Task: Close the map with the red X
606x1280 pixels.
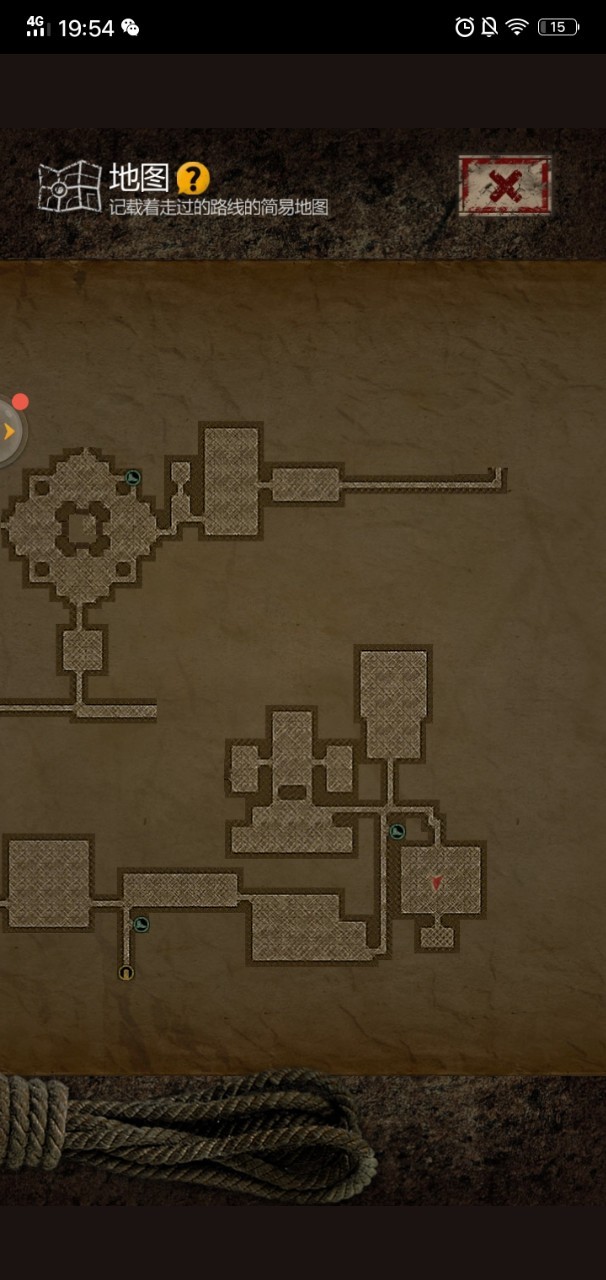Action: coord(505,185)
